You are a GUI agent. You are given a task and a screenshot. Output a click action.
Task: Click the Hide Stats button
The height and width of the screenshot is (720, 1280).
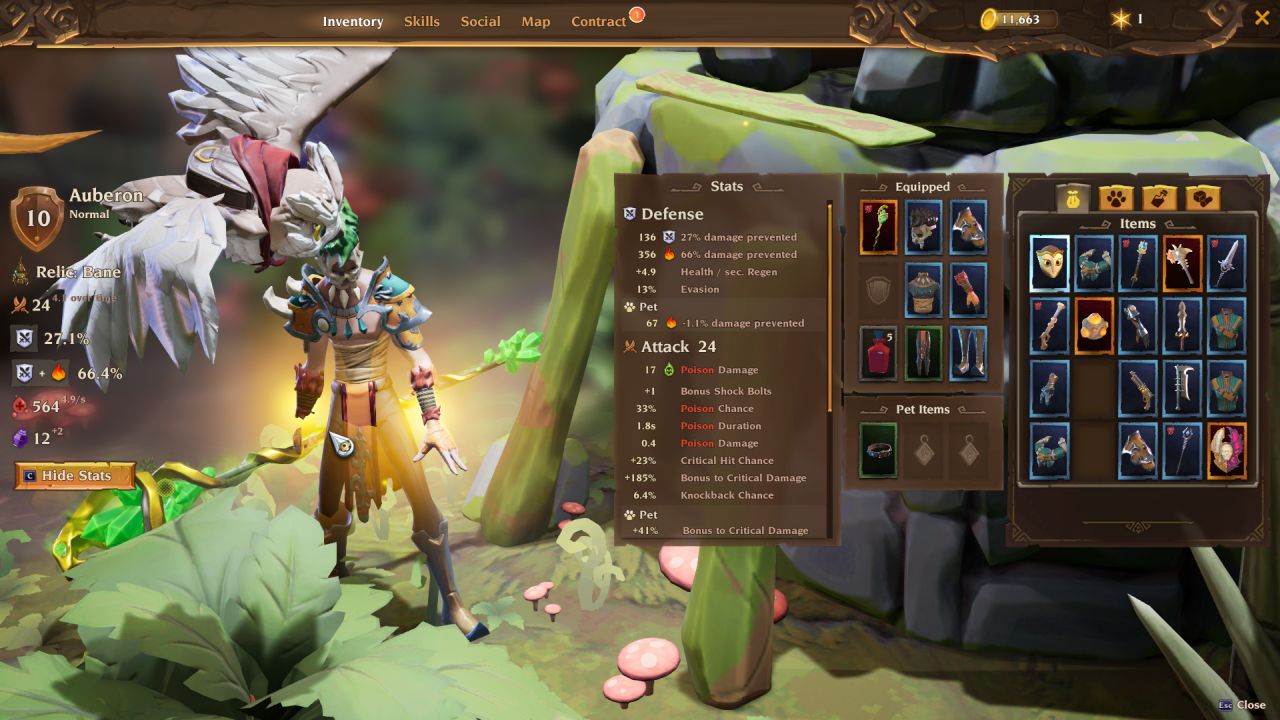point(75,476)
